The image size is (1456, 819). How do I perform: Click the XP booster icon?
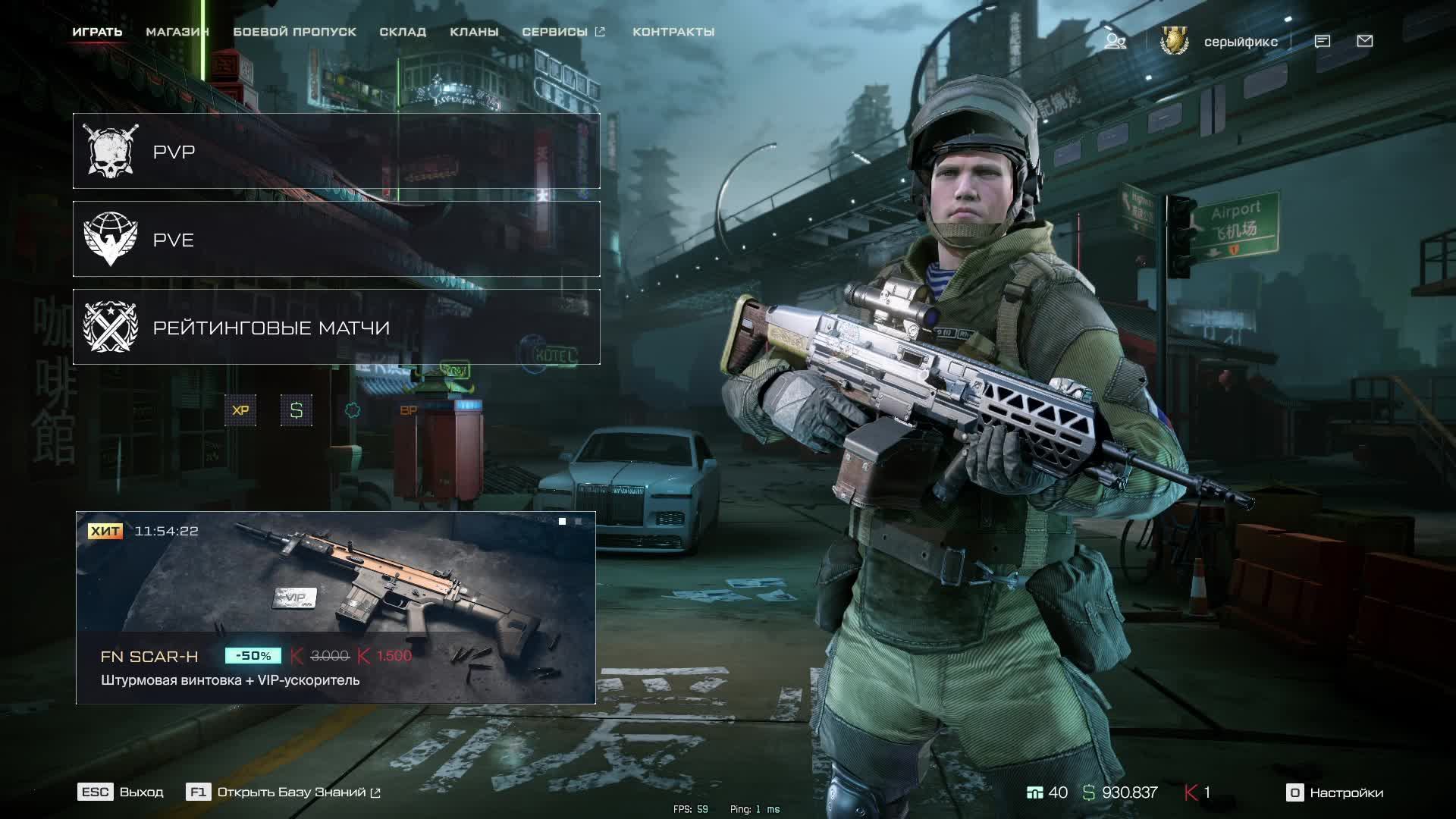coord(240,410)
